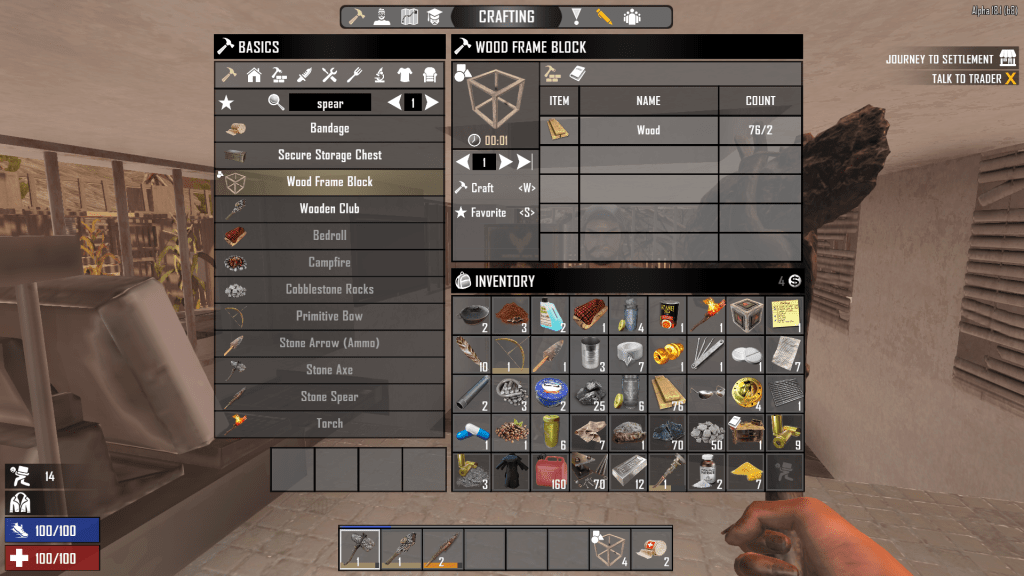Select the first aid bandage hotbar slot
1024x576 pixels.
tap(651, 547)
